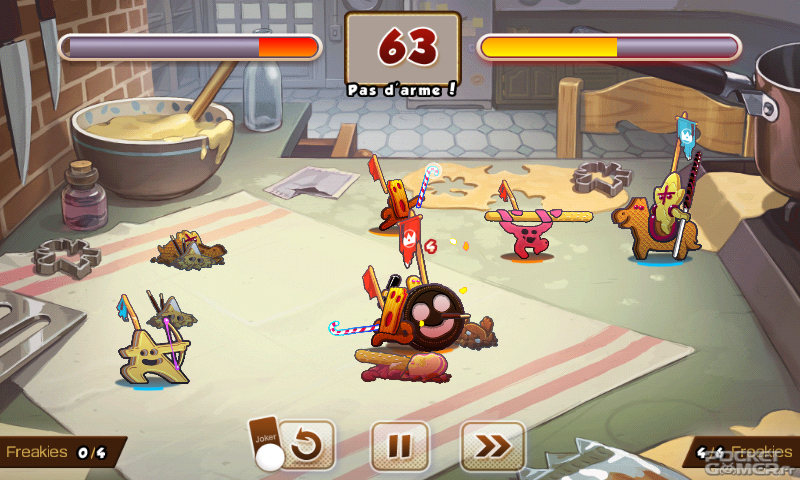Fast-forward the fight with double arrows
The width and height of the screenshot is (800, 480).
[492, 446]
